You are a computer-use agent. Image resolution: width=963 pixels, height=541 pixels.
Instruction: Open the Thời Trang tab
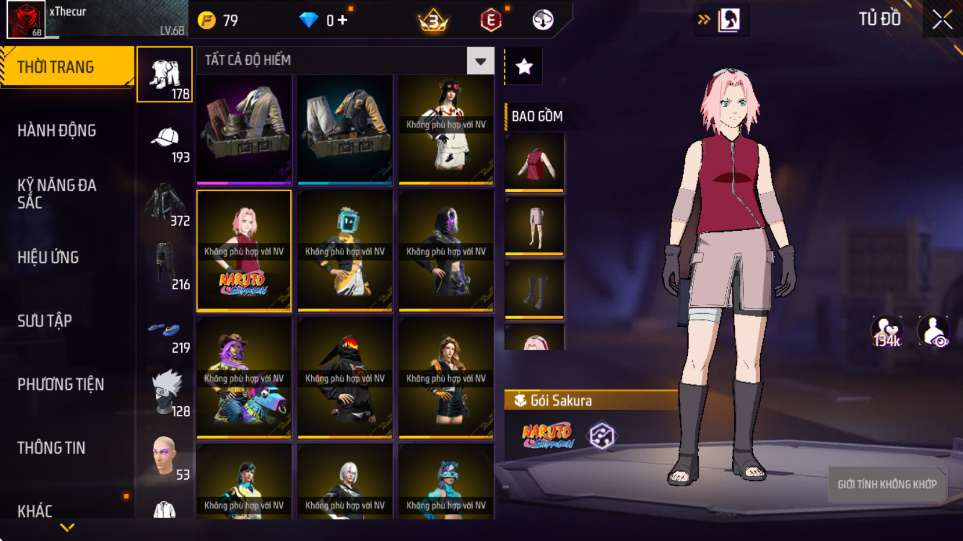click(x=66, y=67)
